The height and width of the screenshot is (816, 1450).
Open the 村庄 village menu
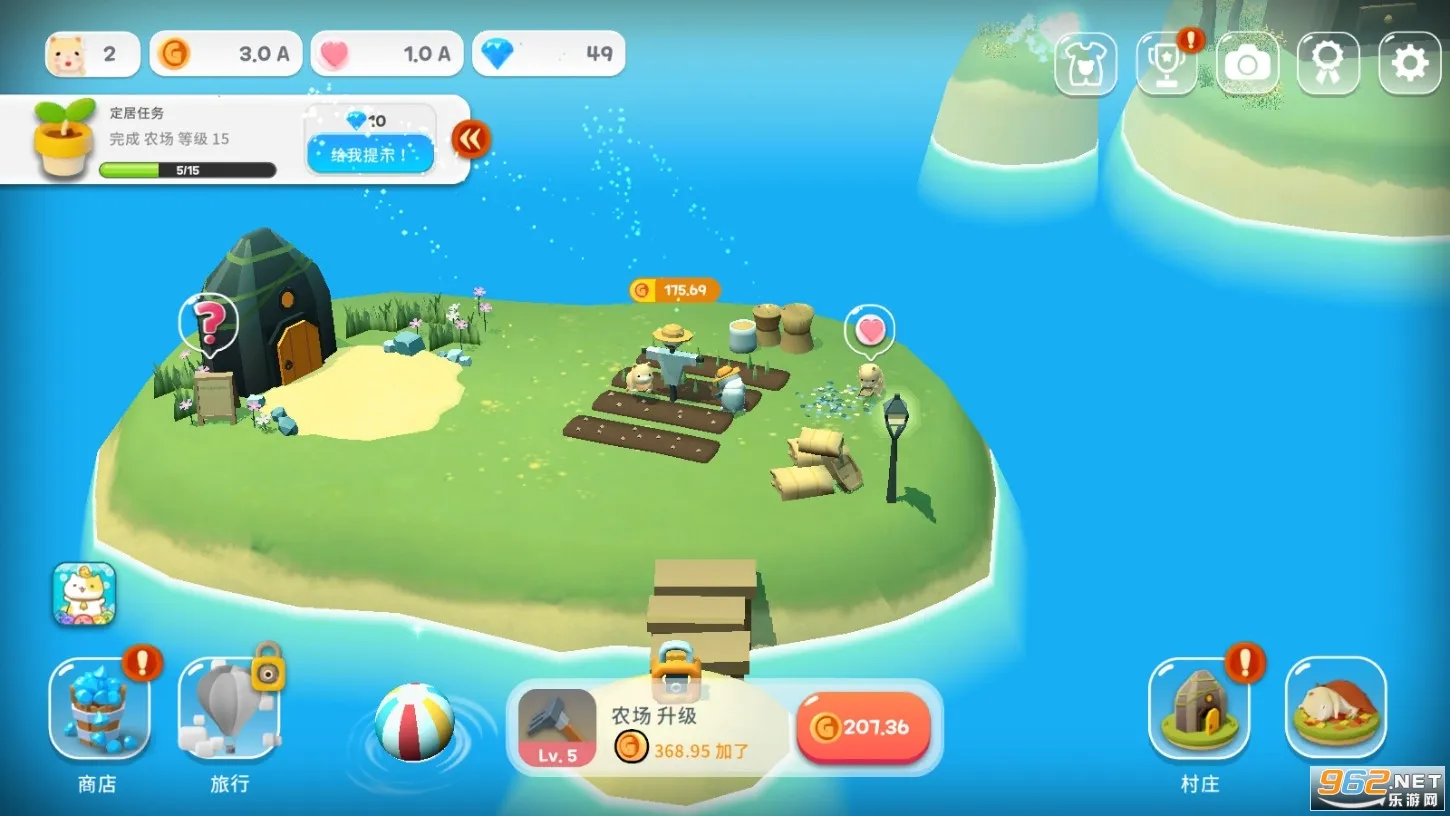pos(1198,709)
